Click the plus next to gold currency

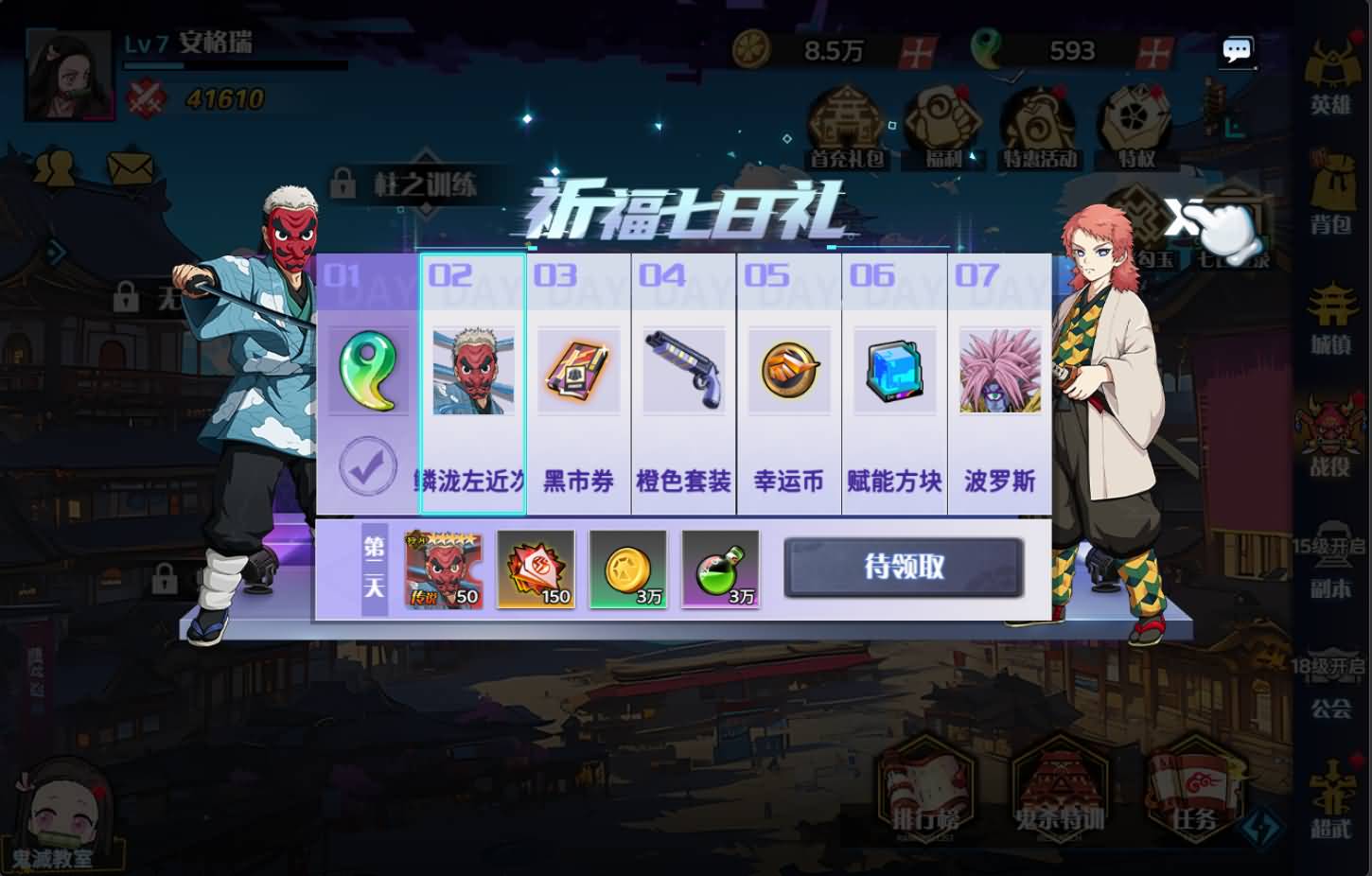916,51
